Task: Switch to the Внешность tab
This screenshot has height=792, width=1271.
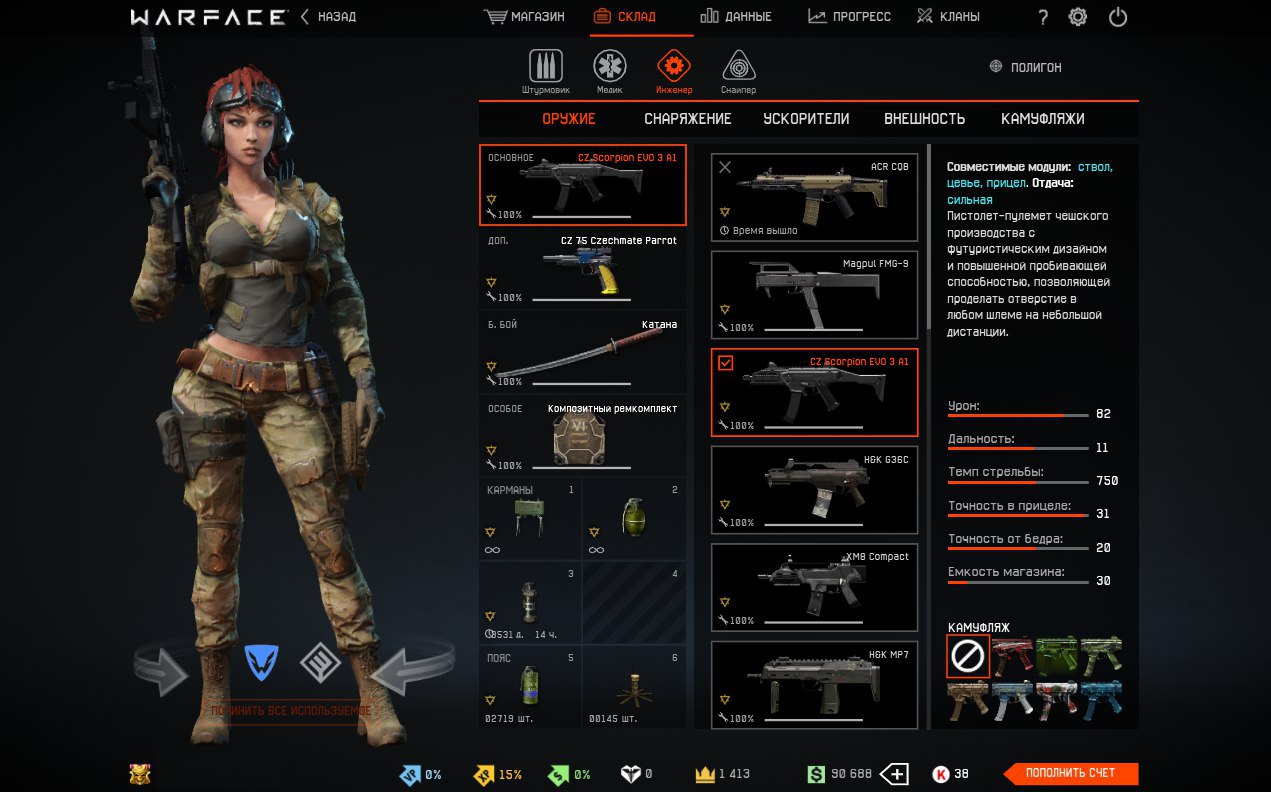Action: pos(924,119)
